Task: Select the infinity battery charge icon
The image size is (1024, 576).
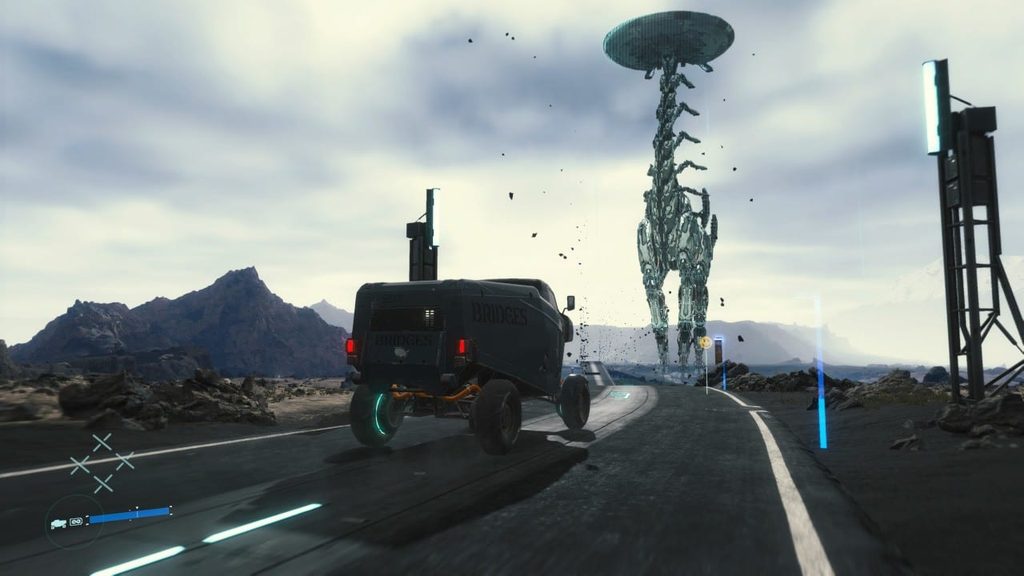Action: [x=76, y=521]
